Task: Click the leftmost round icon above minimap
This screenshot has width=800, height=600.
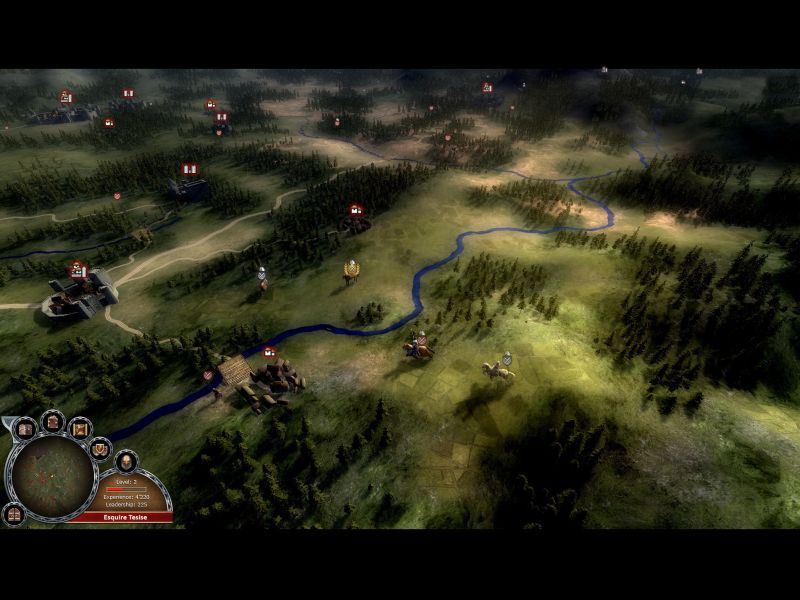Action: click(26, 430)
